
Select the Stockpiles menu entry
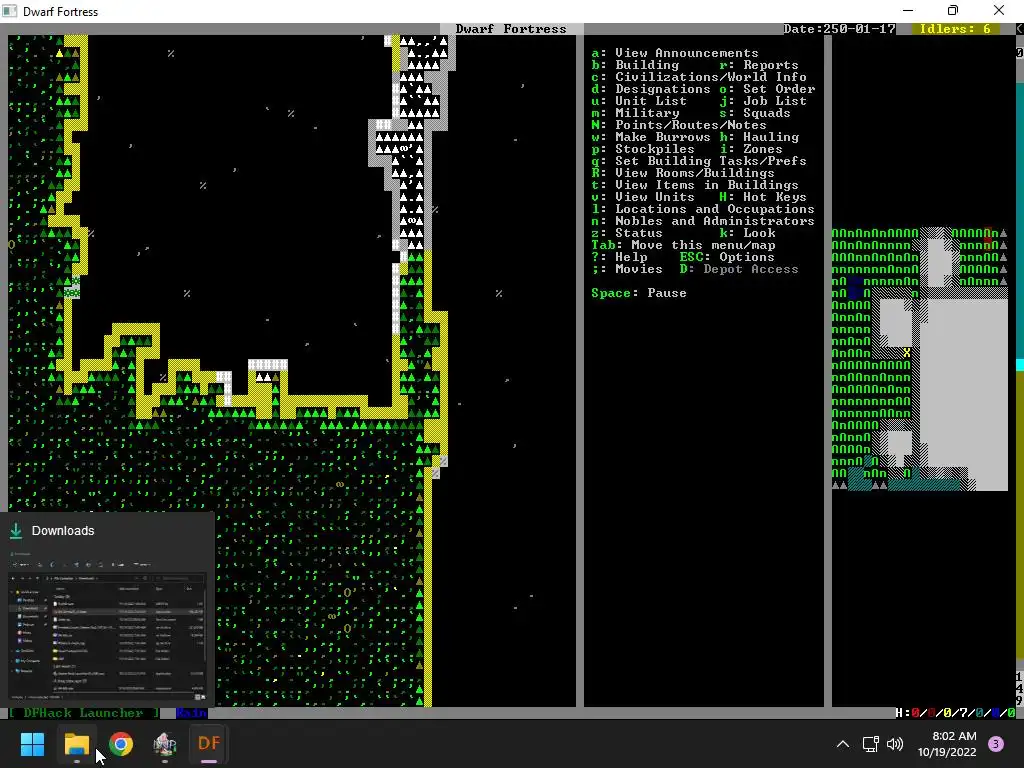(654, 149)
